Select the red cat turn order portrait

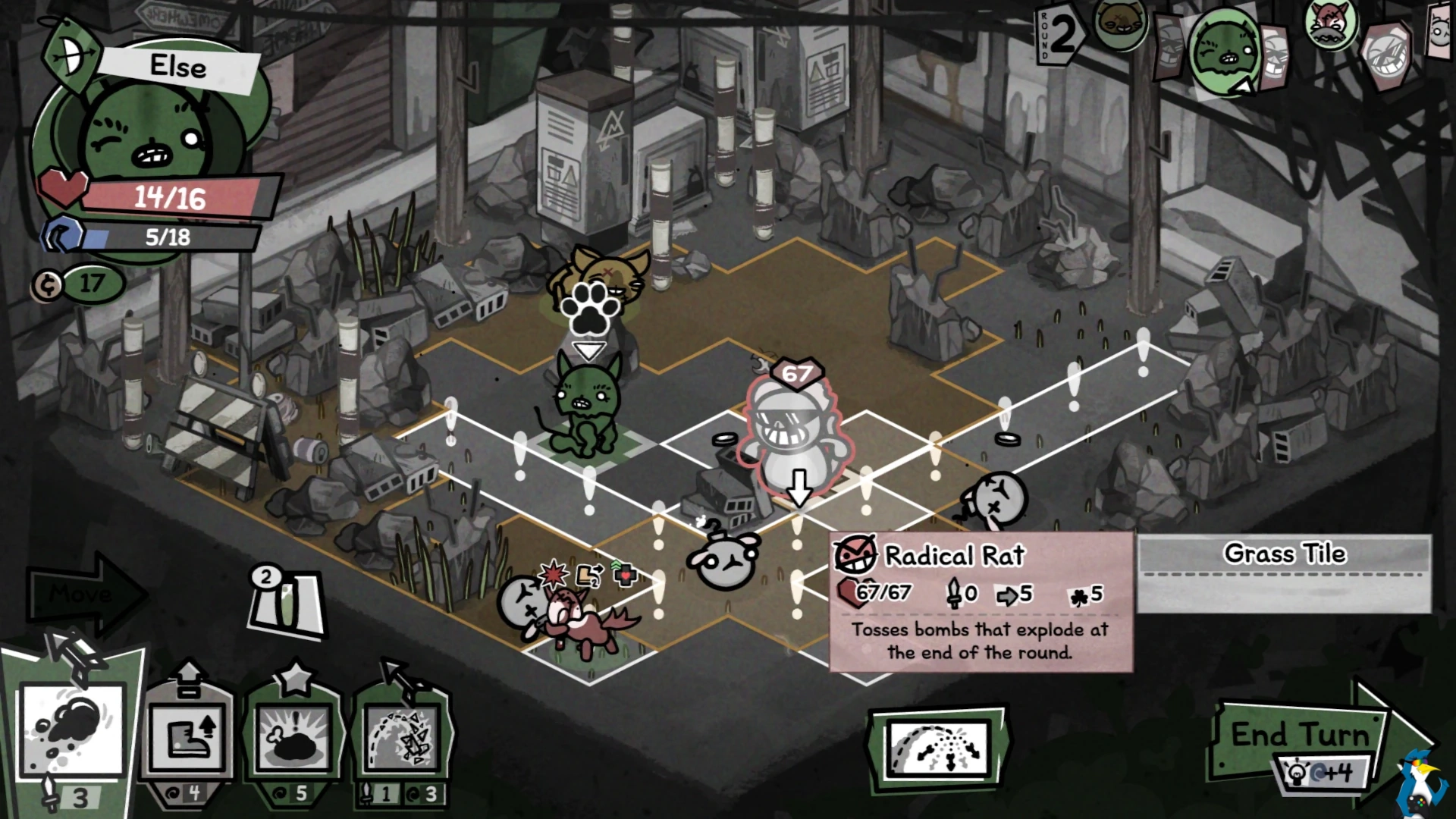click(1329, 24)
